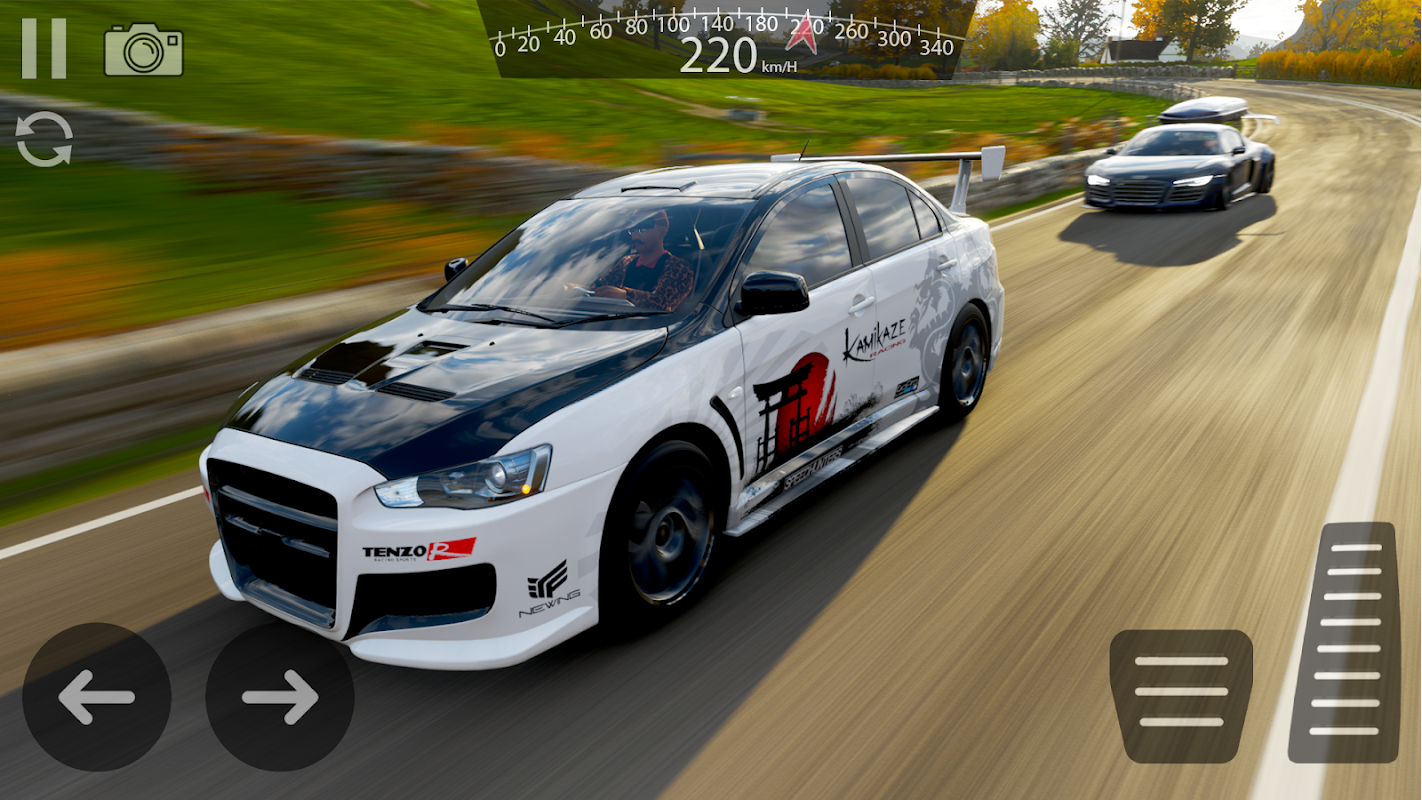Pause the race
Viewport: 1422px width, 800px height.
pos(44,49)
